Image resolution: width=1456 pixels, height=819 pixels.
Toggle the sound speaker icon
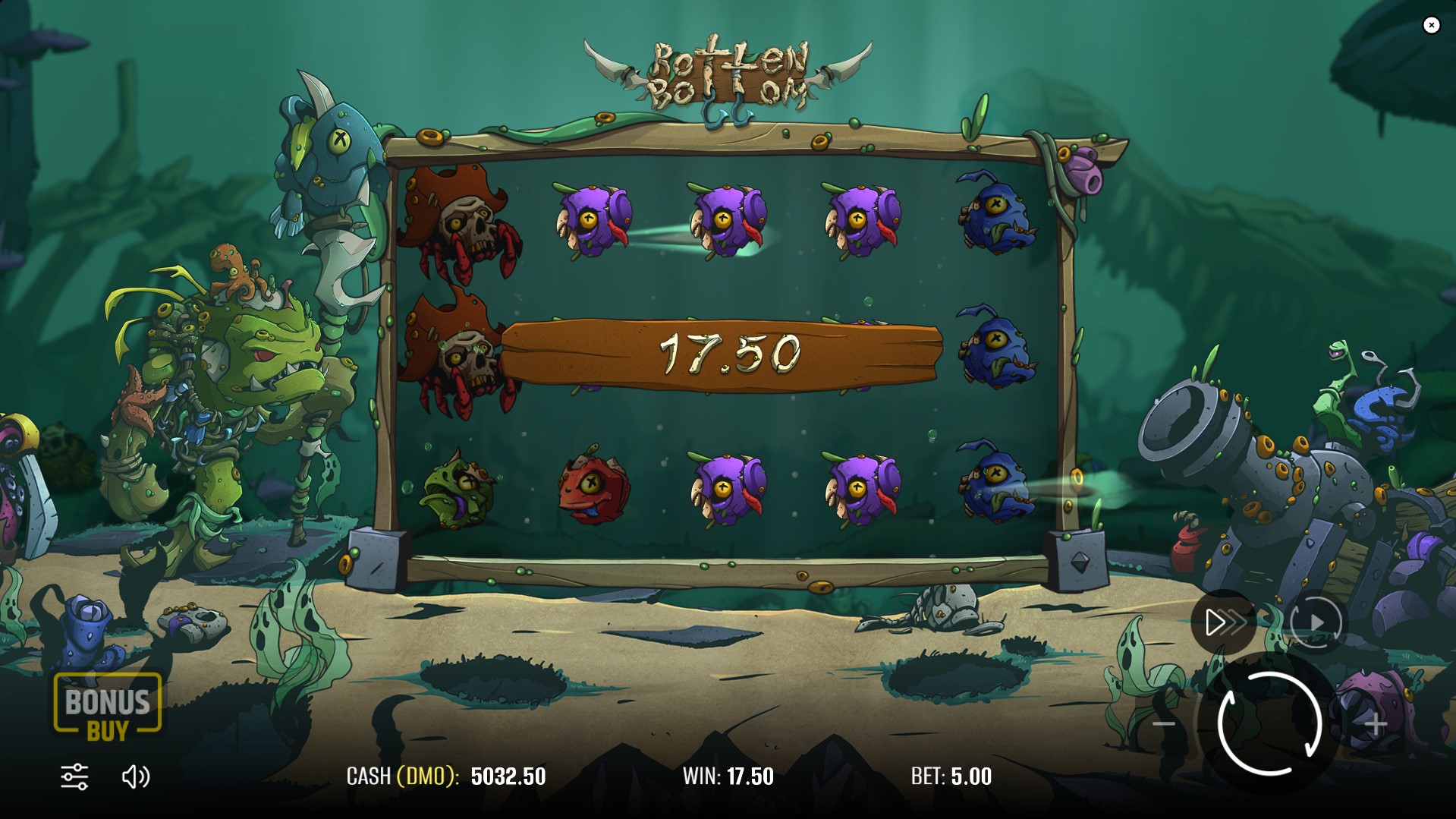point(136,776)
